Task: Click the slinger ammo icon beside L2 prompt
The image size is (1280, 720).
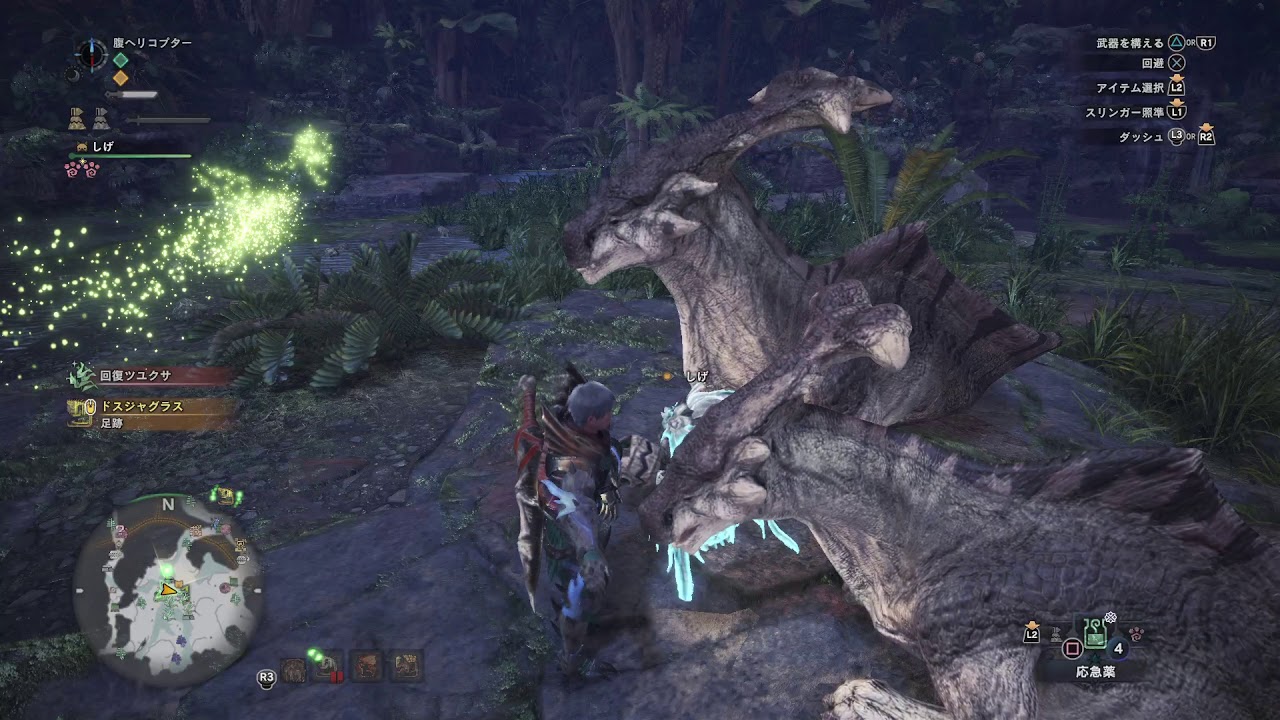Action: click(1055, 636)
